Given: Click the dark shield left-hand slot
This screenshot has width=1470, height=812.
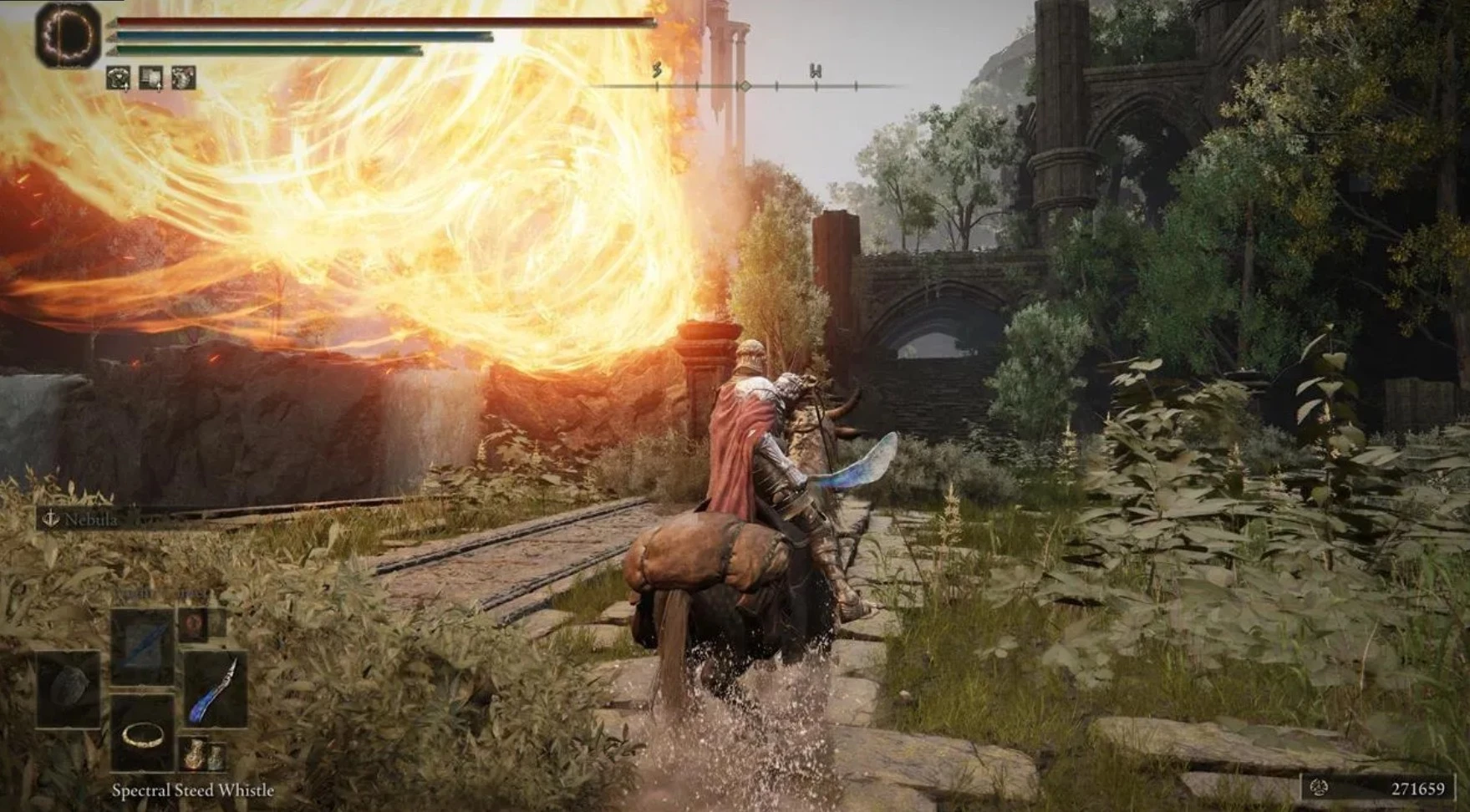Looking at the screenshot, I should [x=68, y=688].
